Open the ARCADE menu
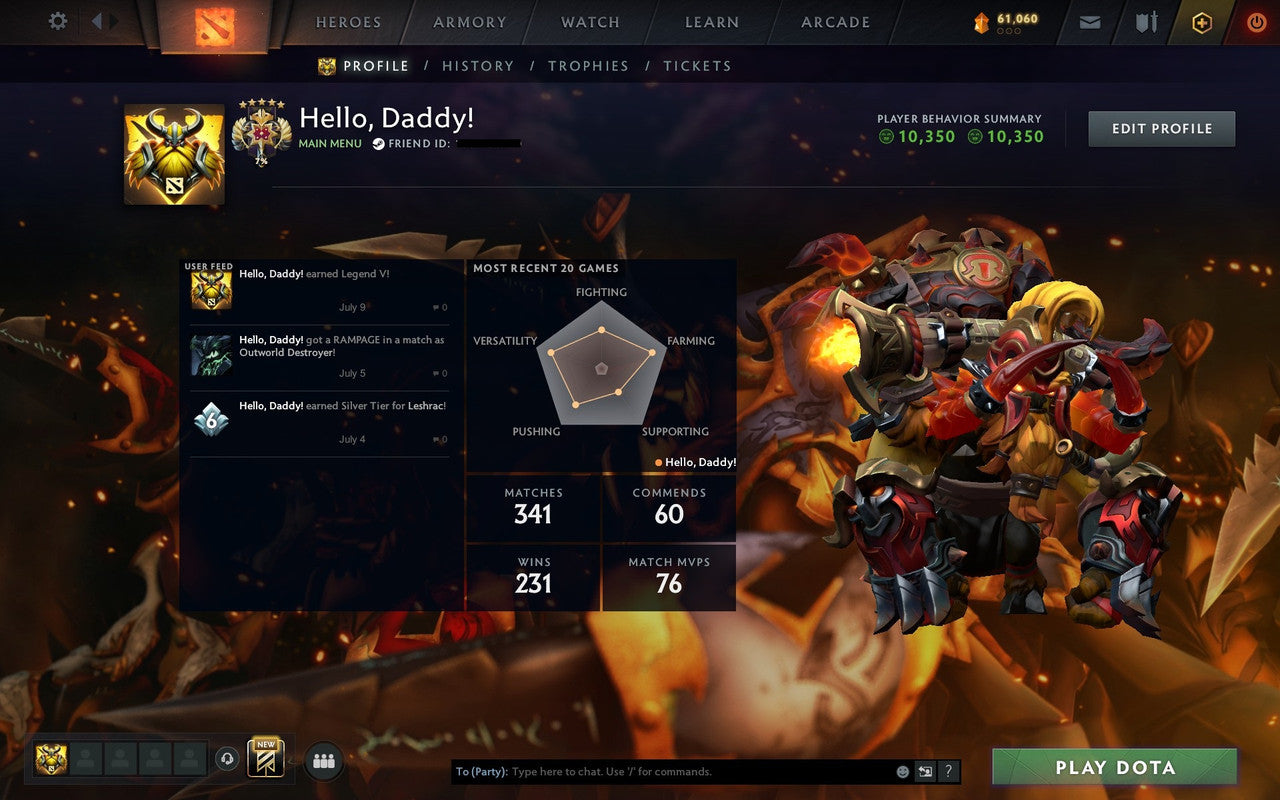Viewport: 1280px width, 800px height. (x=834, y=22)
